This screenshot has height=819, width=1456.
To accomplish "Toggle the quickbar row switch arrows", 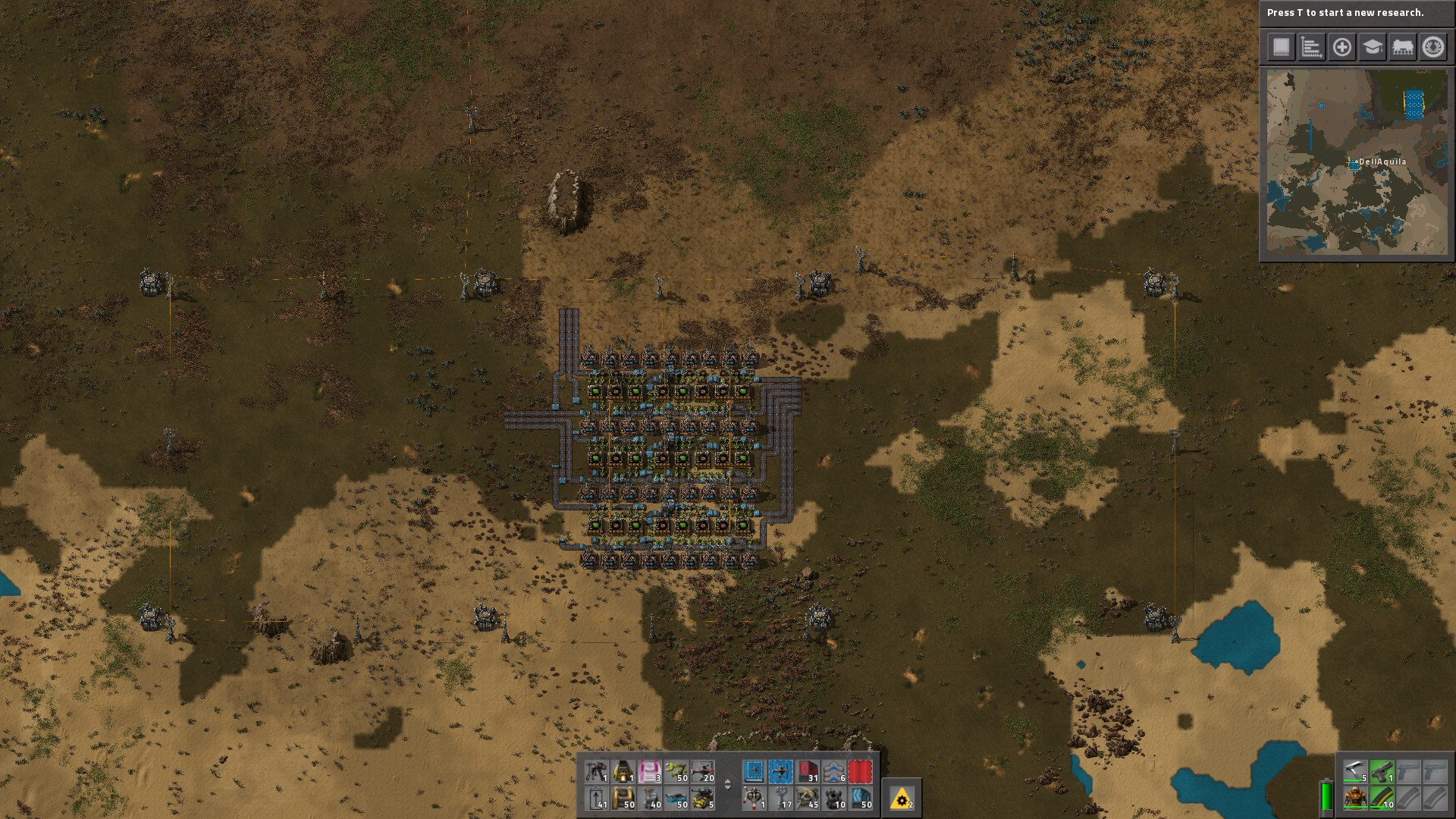I will [x=728, y=785].
